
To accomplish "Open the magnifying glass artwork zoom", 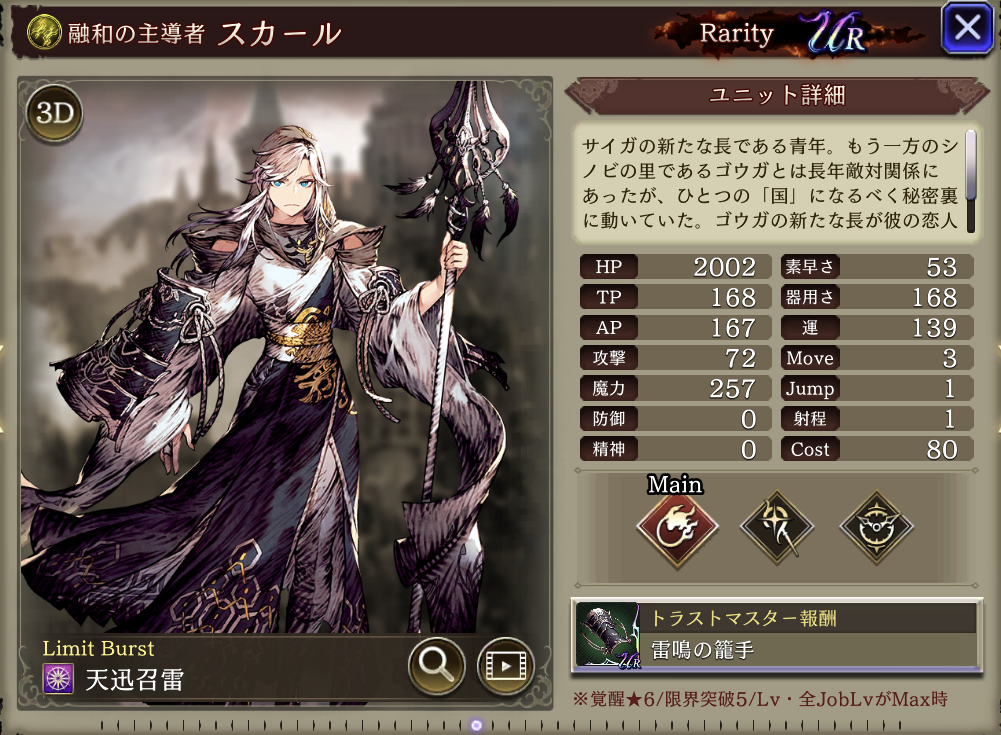I will coord(436,666).
